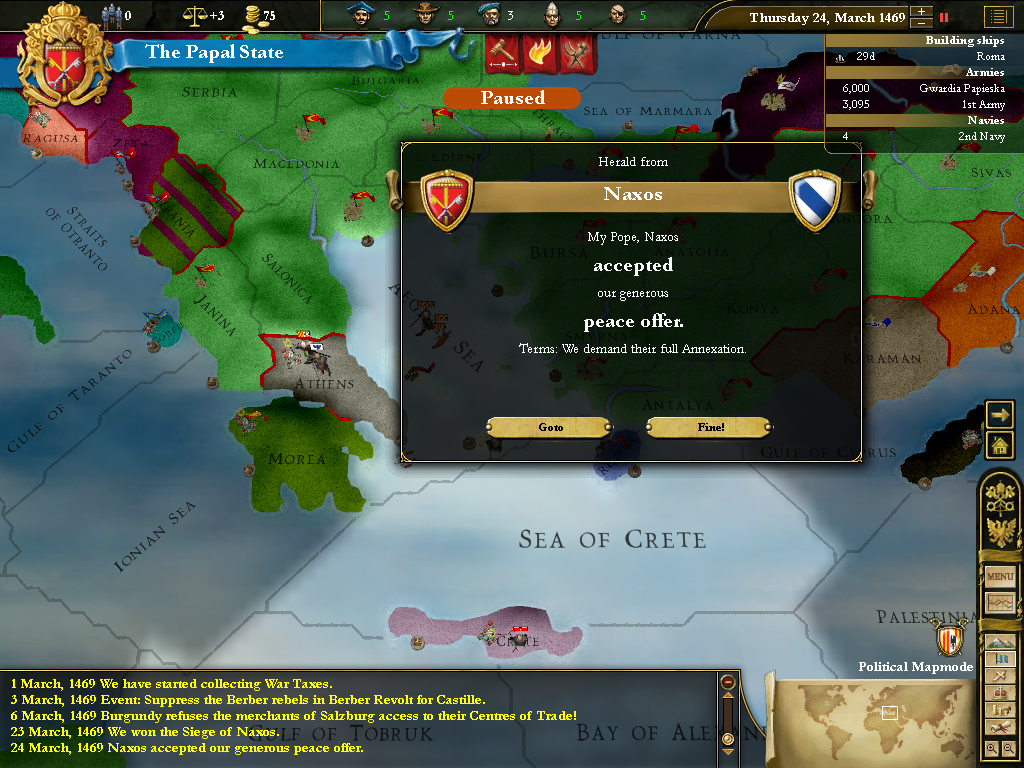Viewport: 1024px width, 768px height.
Task: Dismiss the Naxos herald with Fine!
Action: (x=710, y=427)
